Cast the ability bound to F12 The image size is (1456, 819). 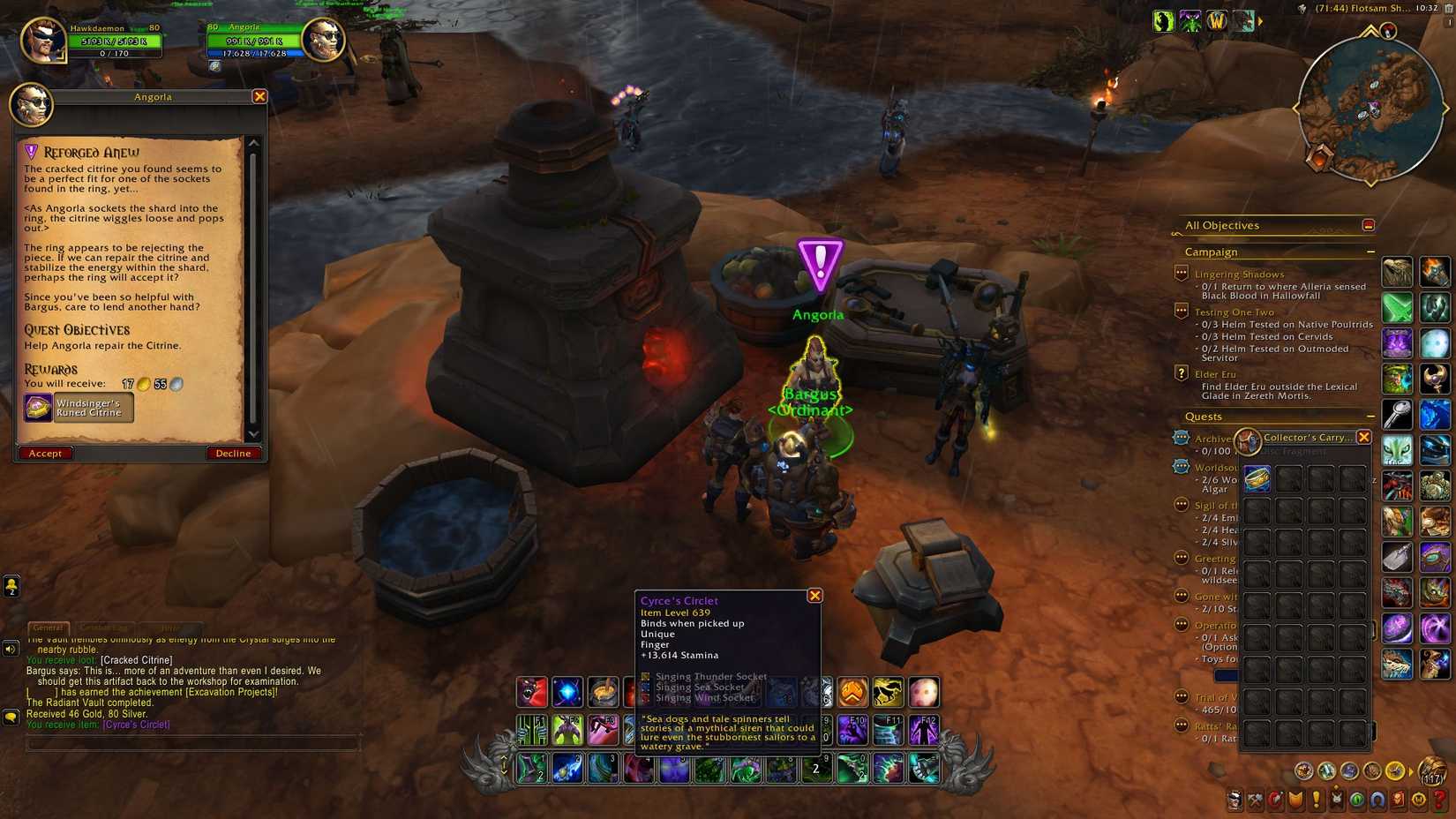(x=924, y=728)
